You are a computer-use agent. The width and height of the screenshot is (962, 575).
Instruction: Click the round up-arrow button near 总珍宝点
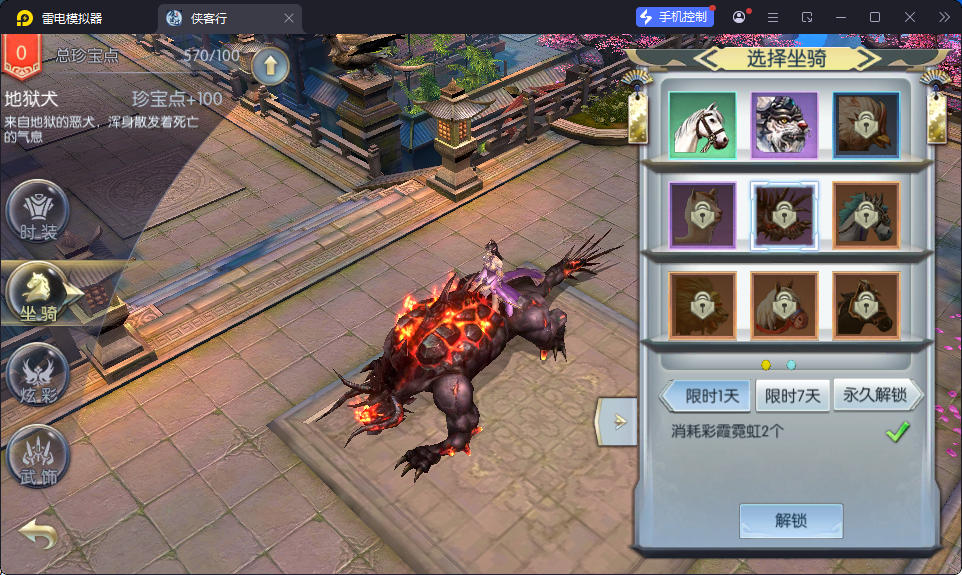(270, 66)
